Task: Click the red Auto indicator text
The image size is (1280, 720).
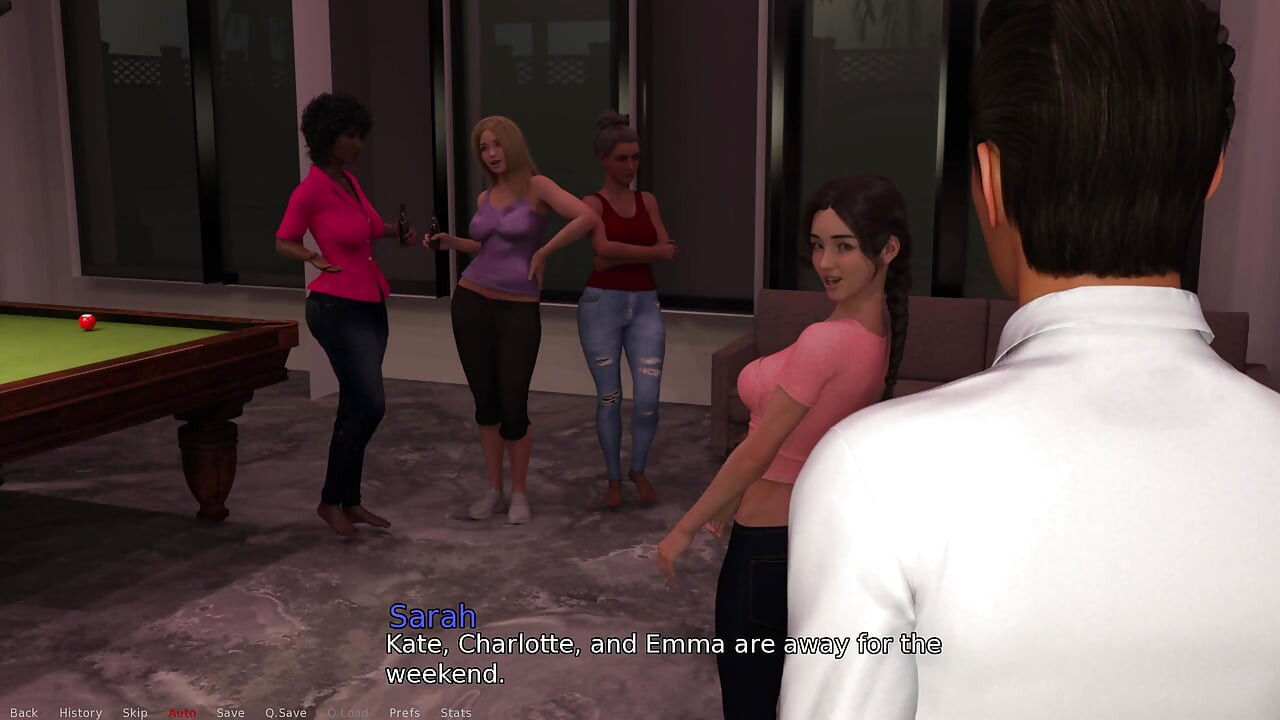Action: pos(181,713)
